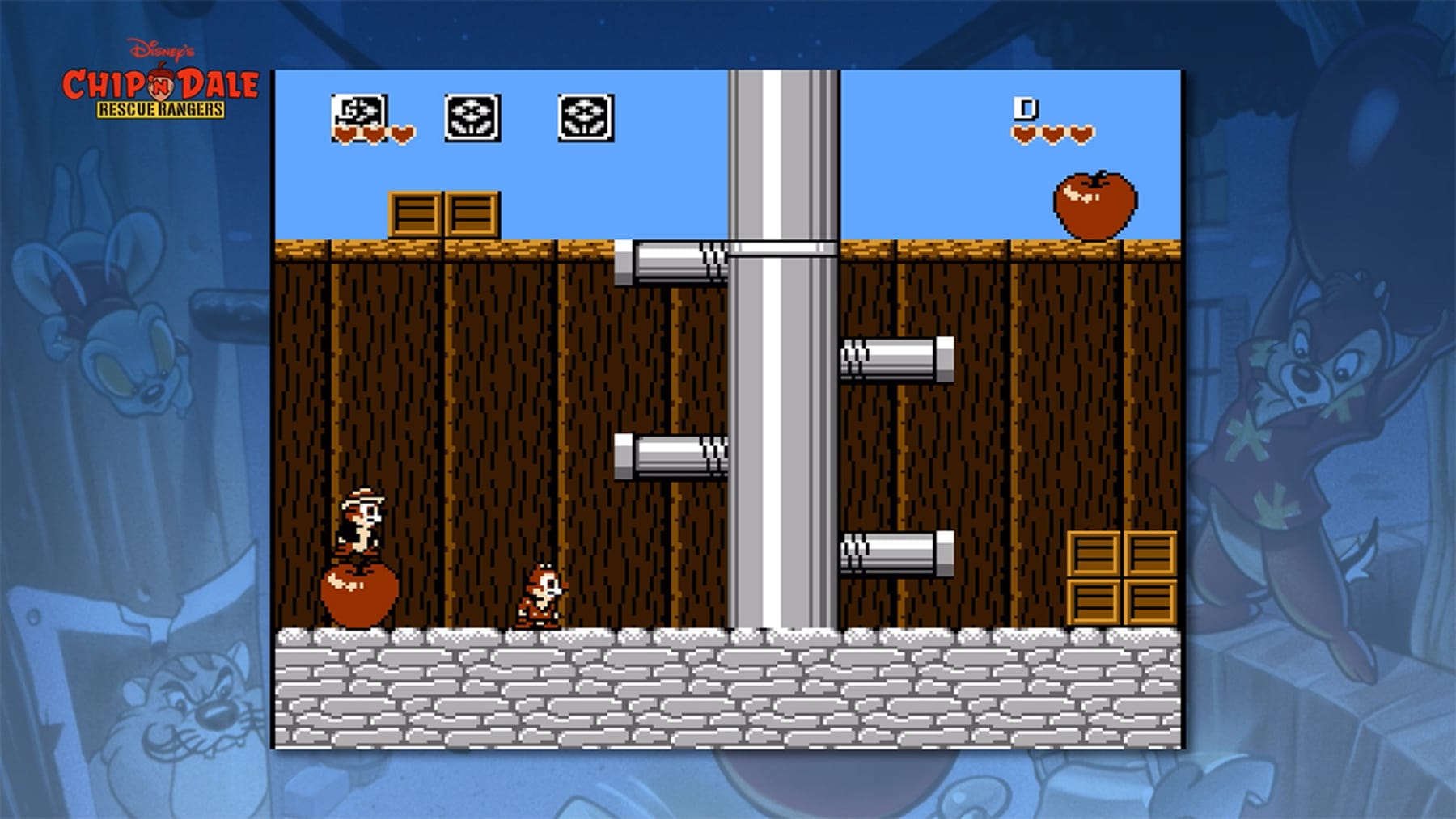Toggle the first heart in the left health meter
The height and width of the screenshot is (819, 1456).
(x=344, y=131)
